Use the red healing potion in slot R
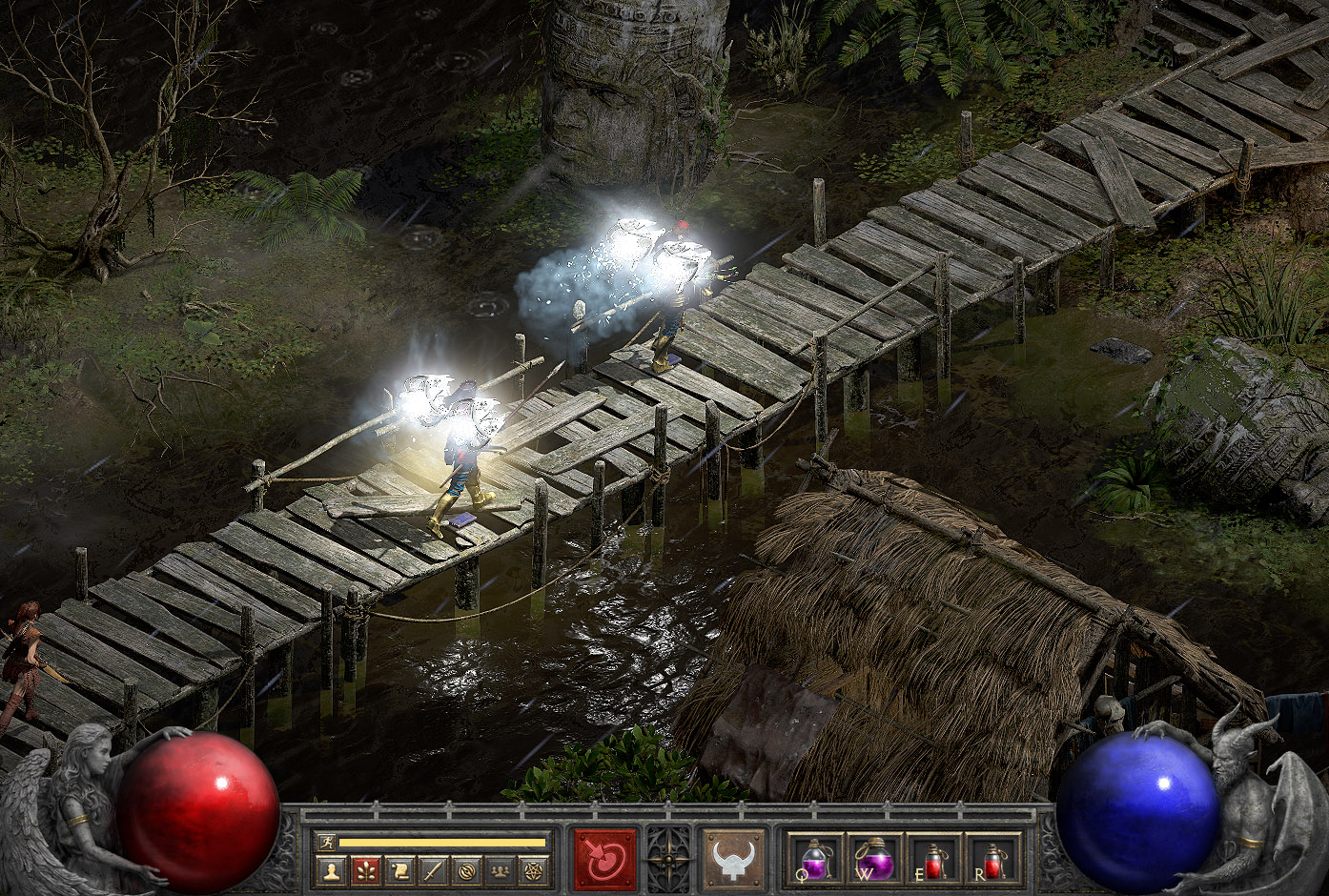The height and width of the screenshot is (896, 1329). click(x=993, y=860)
